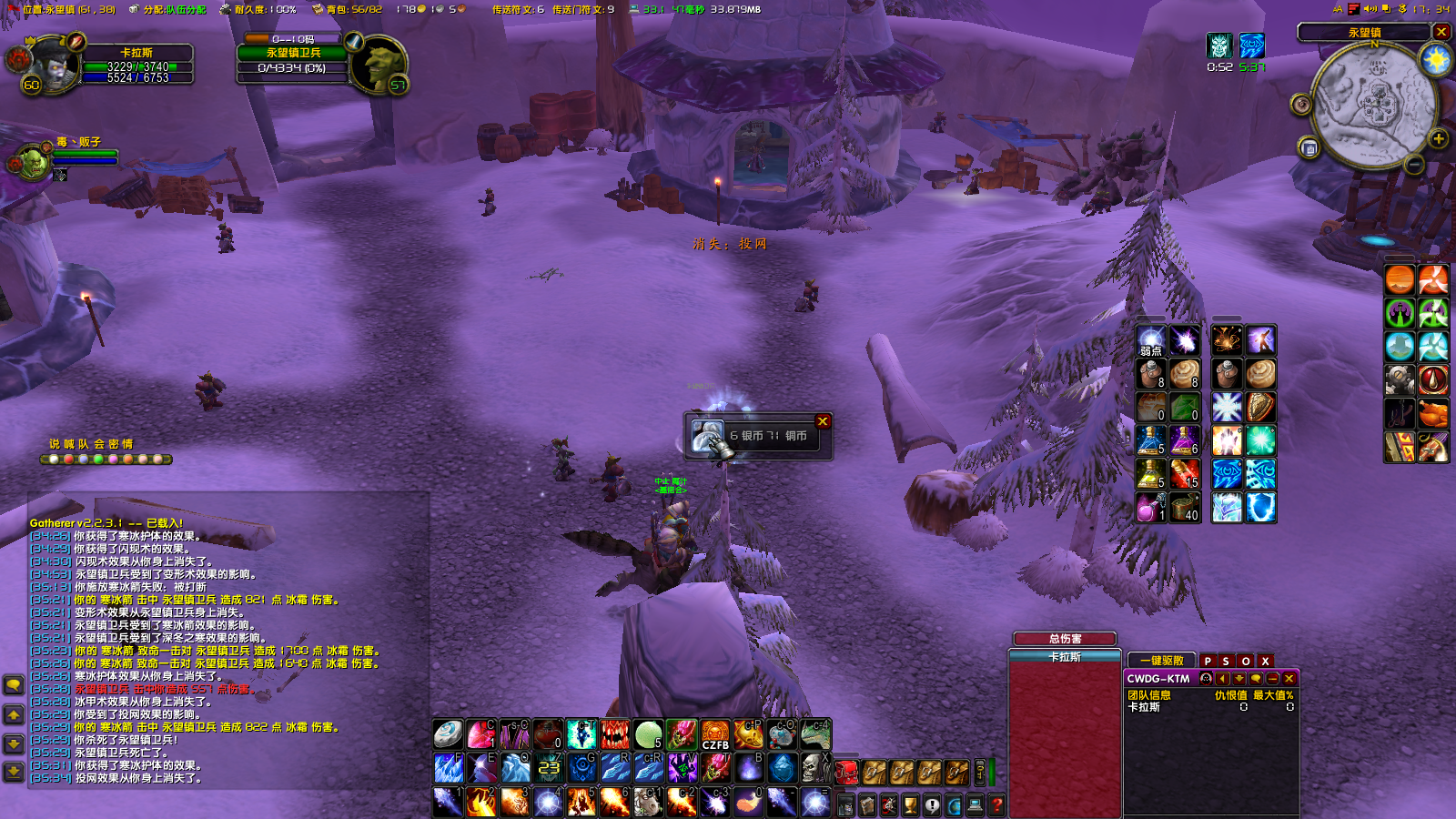
Task: Cast the sheep Polymorph spell
Action: click(647, 801)
